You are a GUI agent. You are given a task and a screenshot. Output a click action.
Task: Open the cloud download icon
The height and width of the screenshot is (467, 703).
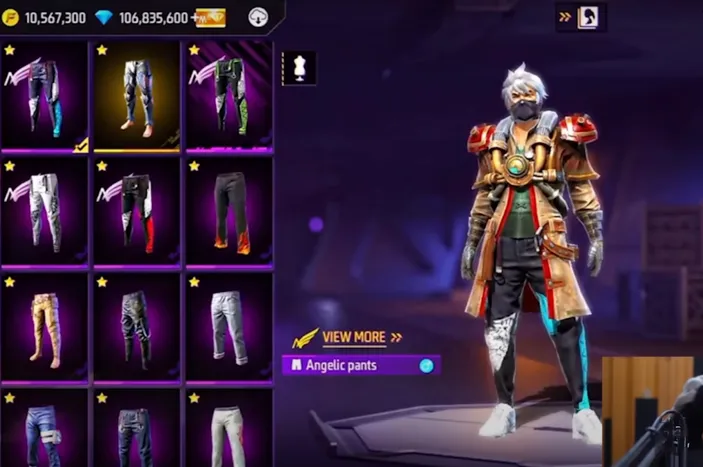click(259, 17)
